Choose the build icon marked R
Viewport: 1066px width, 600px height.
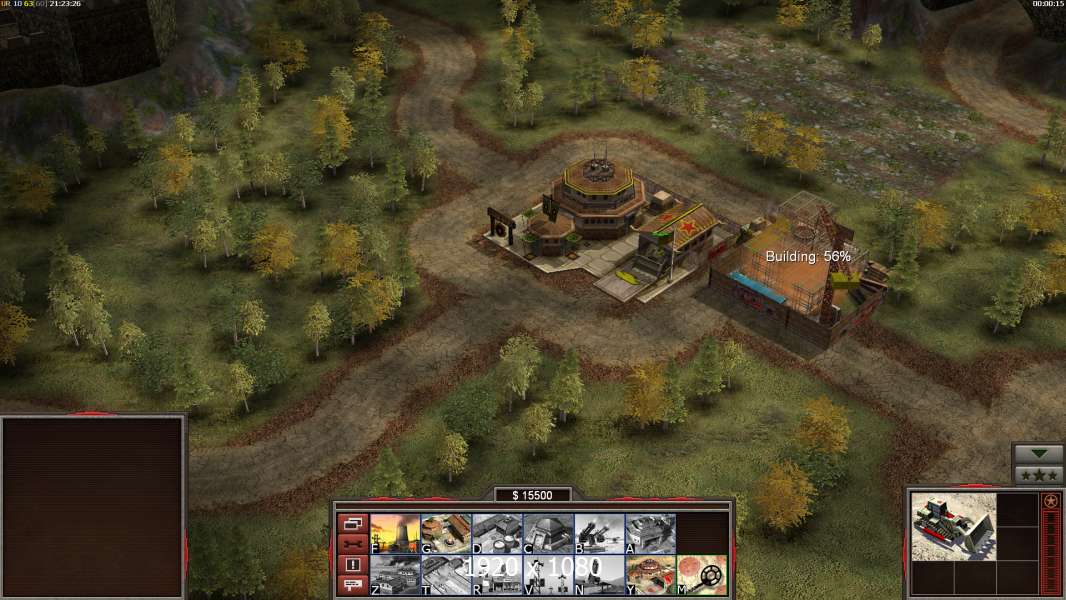click(497, 575)
